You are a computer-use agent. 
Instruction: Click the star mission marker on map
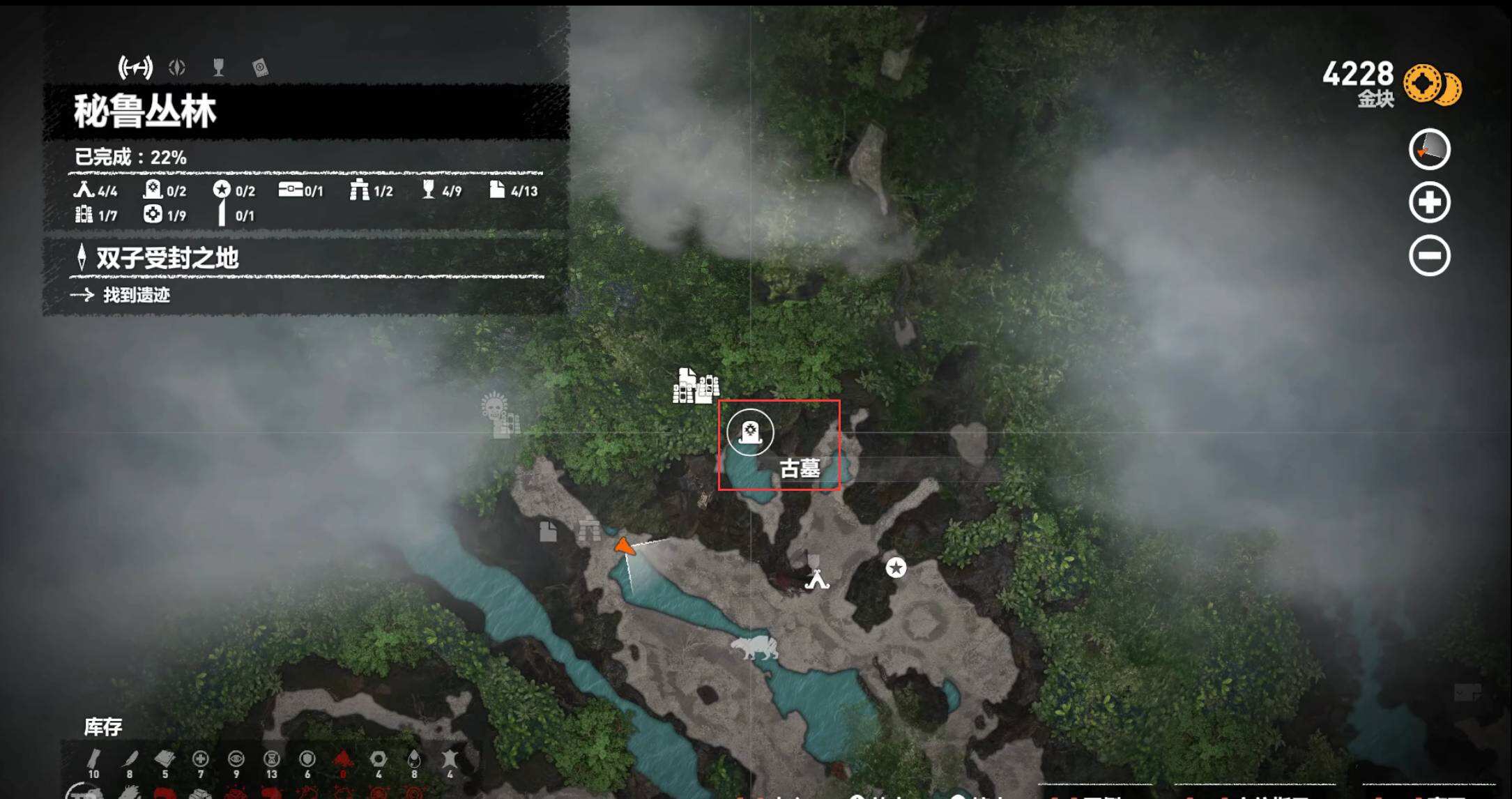tap(896, 568)
